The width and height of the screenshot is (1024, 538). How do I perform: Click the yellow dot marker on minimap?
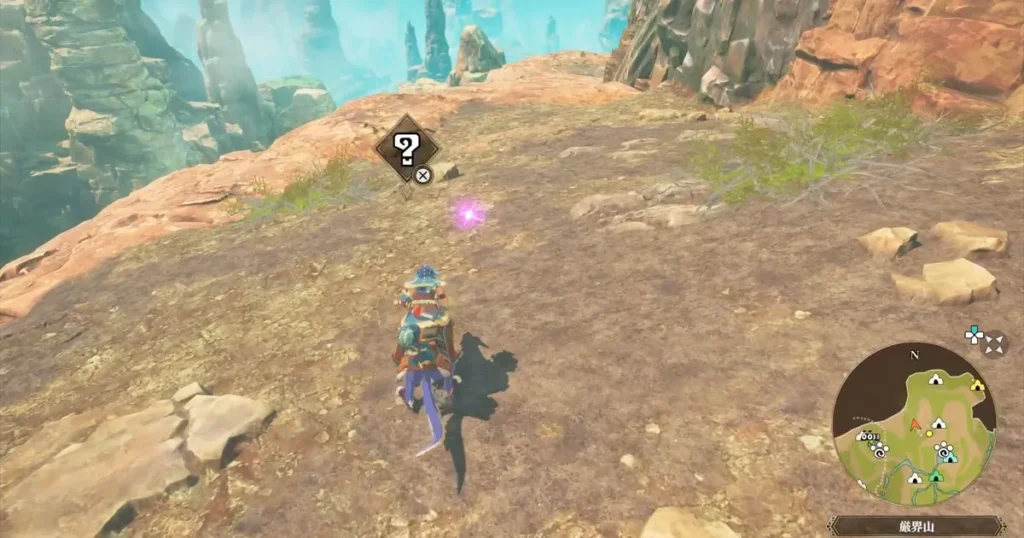point(929,433)
